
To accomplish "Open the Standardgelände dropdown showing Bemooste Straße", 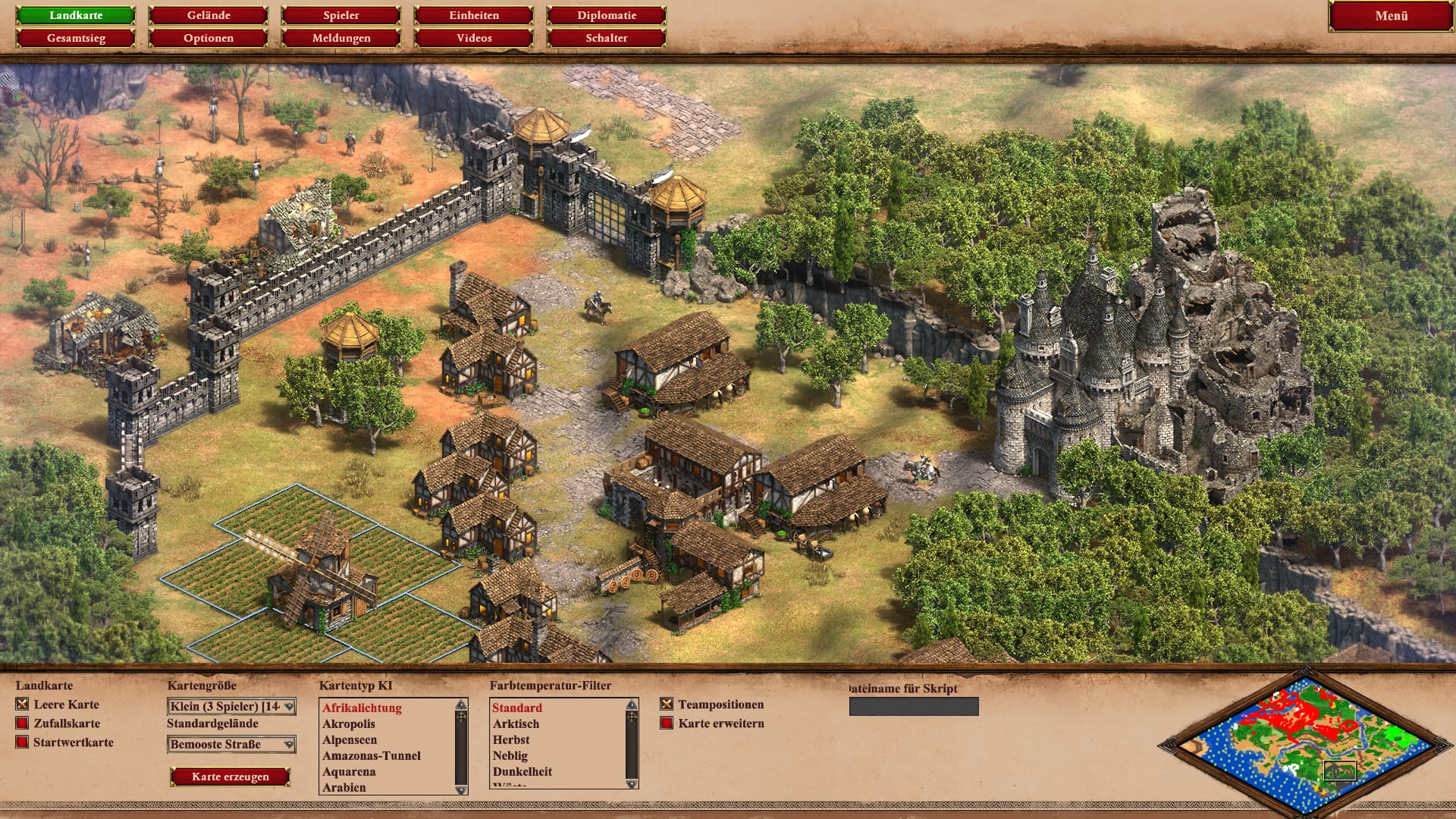I will [x=231, y=745].
